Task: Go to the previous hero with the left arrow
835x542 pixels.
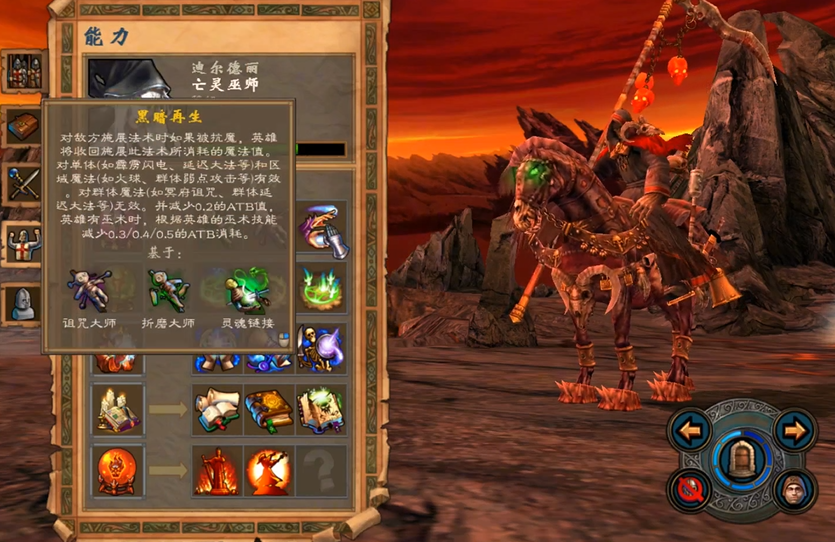Action: 690,431
